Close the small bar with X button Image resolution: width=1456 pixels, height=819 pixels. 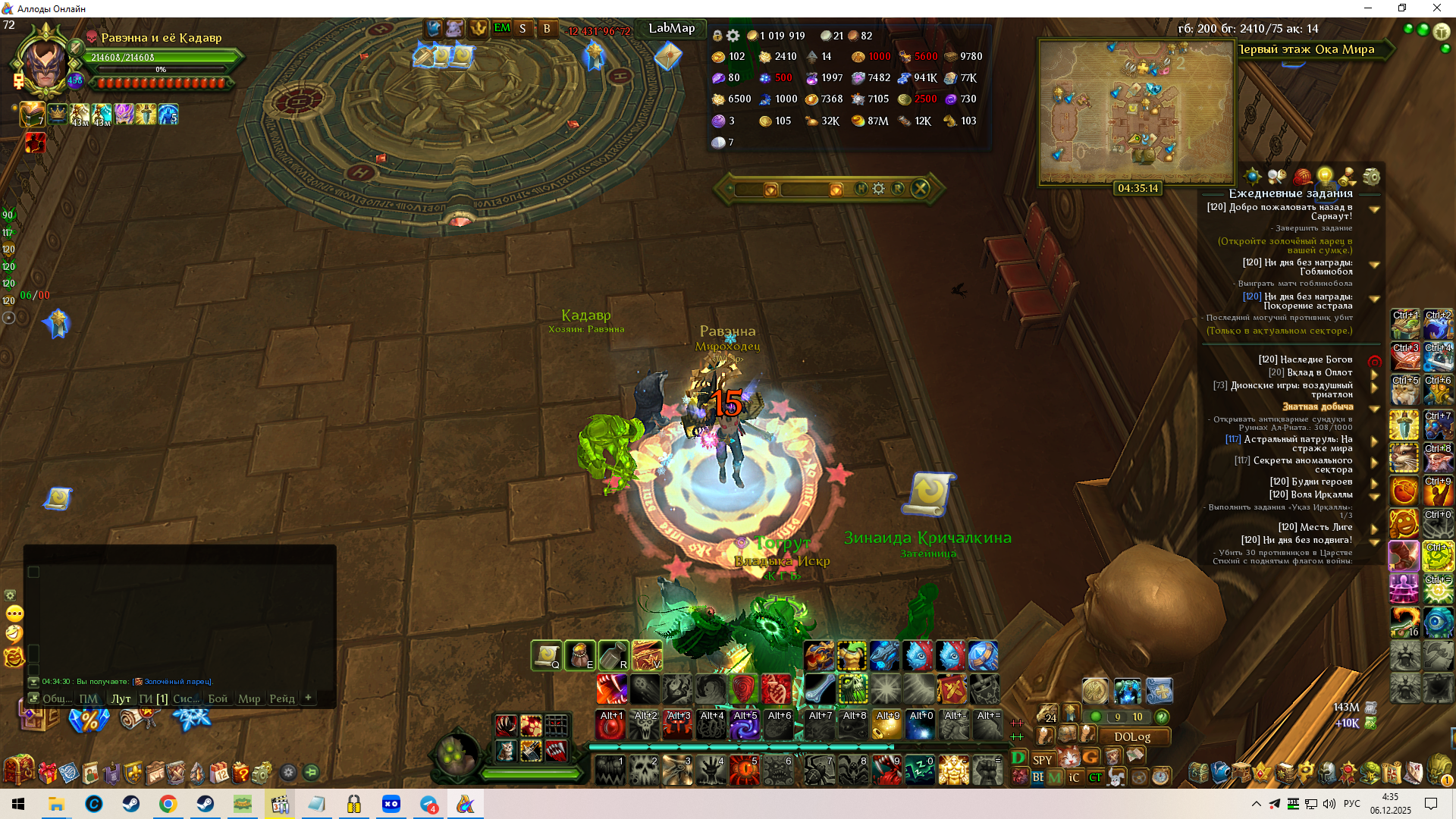click(920, 189)
